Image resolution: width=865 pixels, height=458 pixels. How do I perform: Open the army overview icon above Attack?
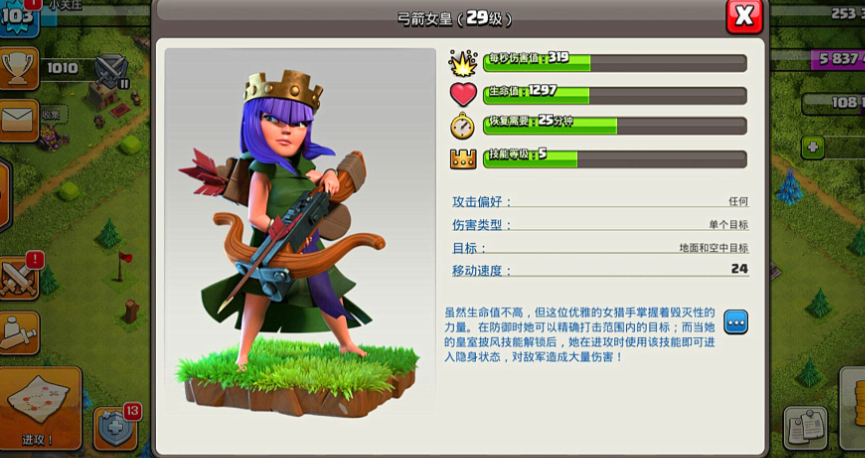pos(19,331)
